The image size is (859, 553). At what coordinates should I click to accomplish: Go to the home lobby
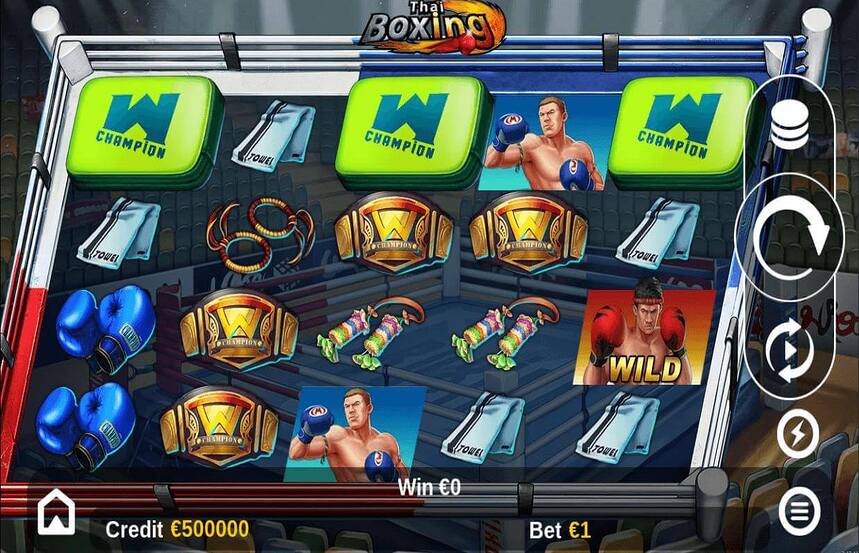coord(56,514)
